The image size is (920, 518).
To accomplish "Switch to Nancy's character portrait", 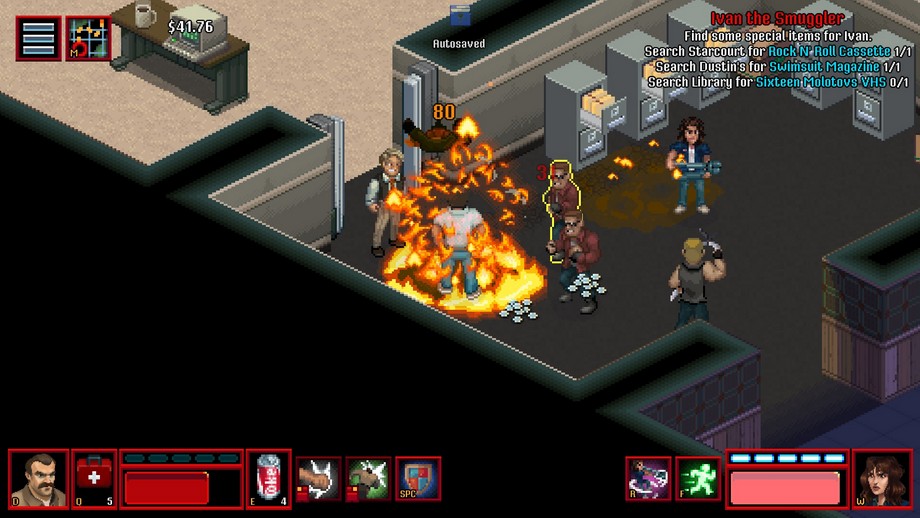I will pos(882,478).
